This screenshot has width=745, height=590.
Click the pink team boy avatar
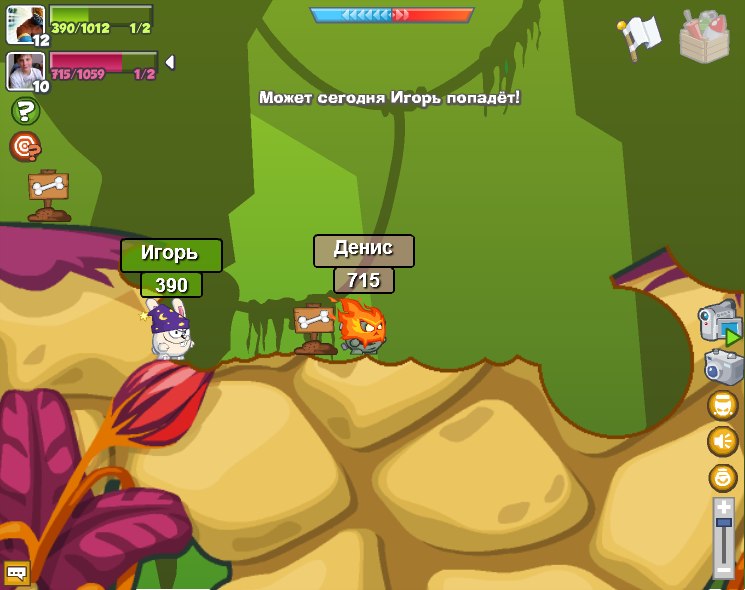[x=25, y=70]
